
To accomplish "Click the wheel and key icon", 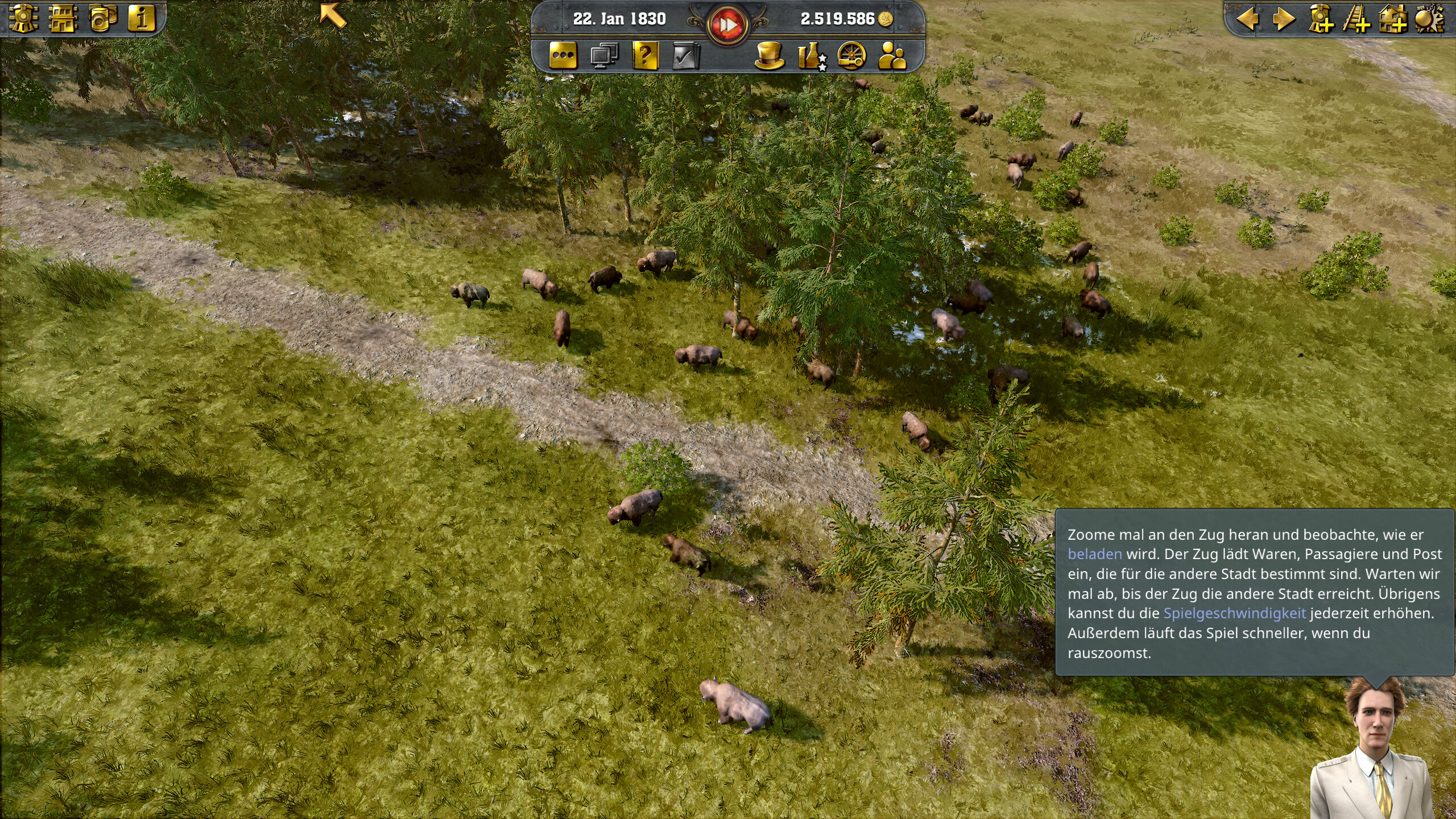I will (851, 56).
